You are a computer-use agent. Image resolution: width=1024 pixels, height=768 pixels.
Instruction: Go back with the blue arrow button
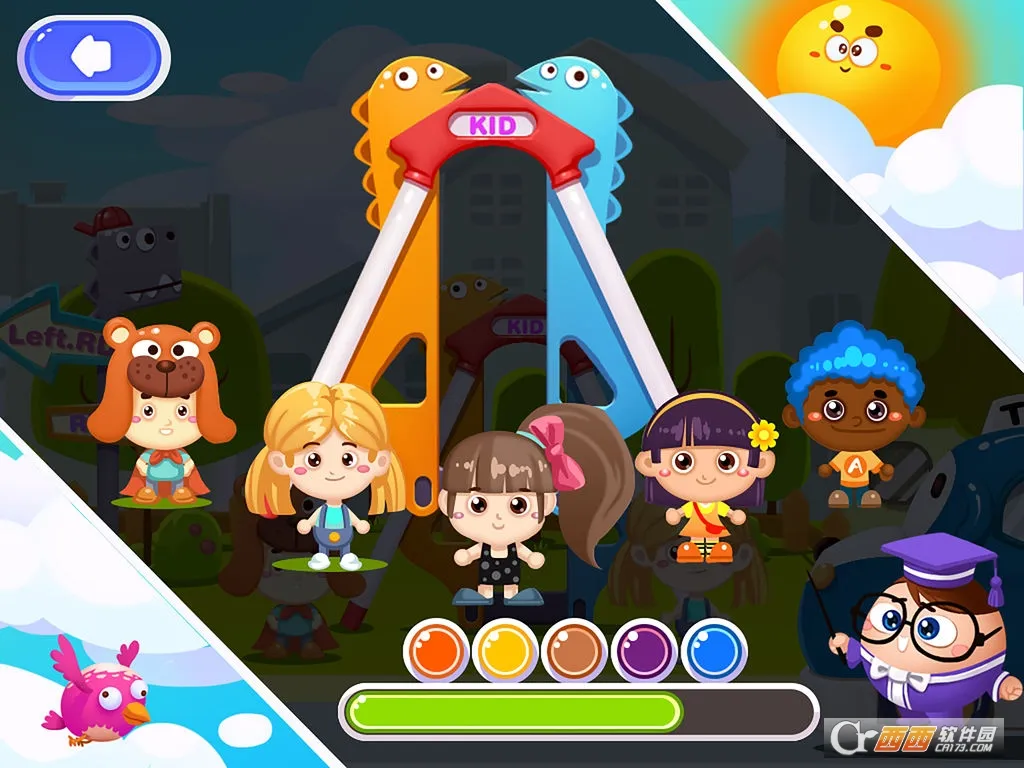pos(93,57)
